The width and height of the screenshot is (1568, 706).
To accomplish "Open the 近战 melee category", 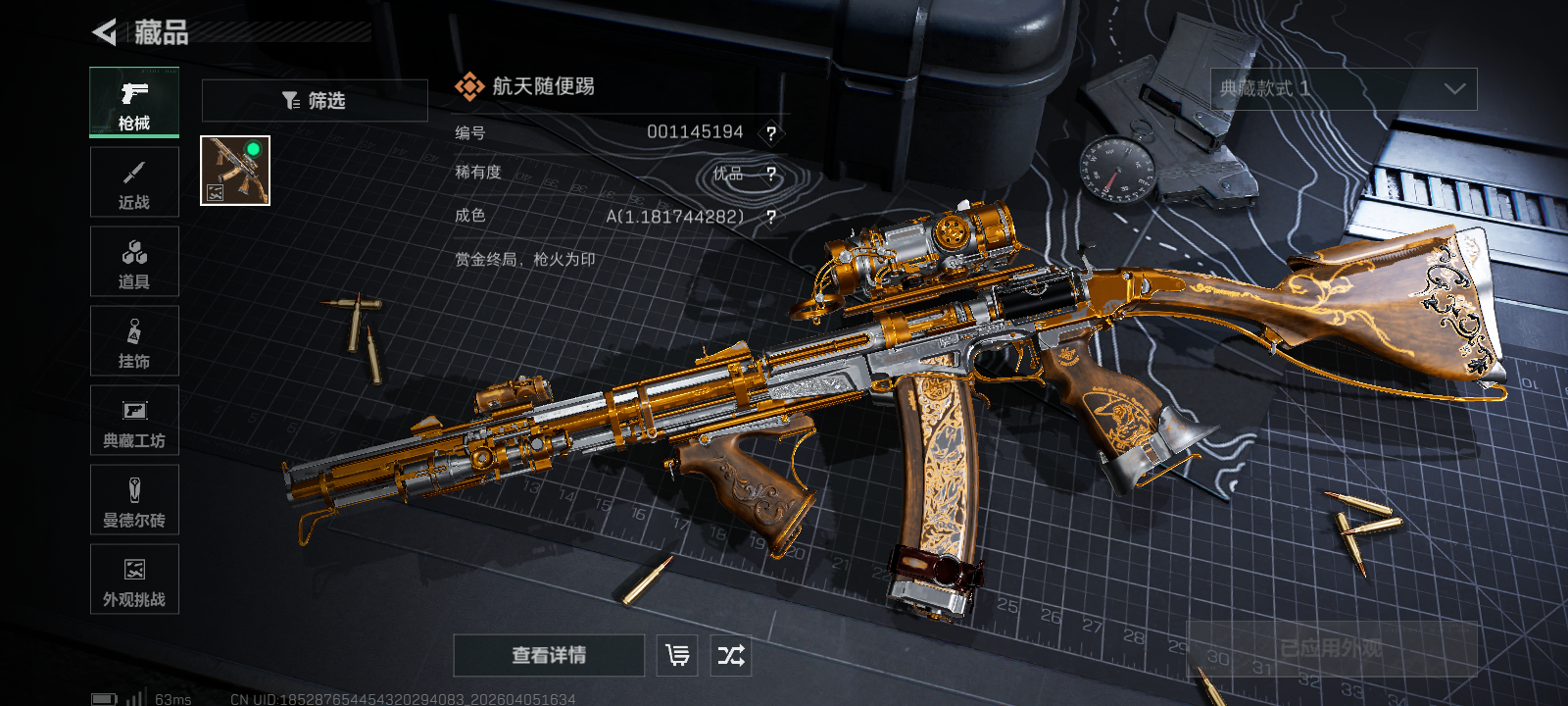I will tap(134, 182).
